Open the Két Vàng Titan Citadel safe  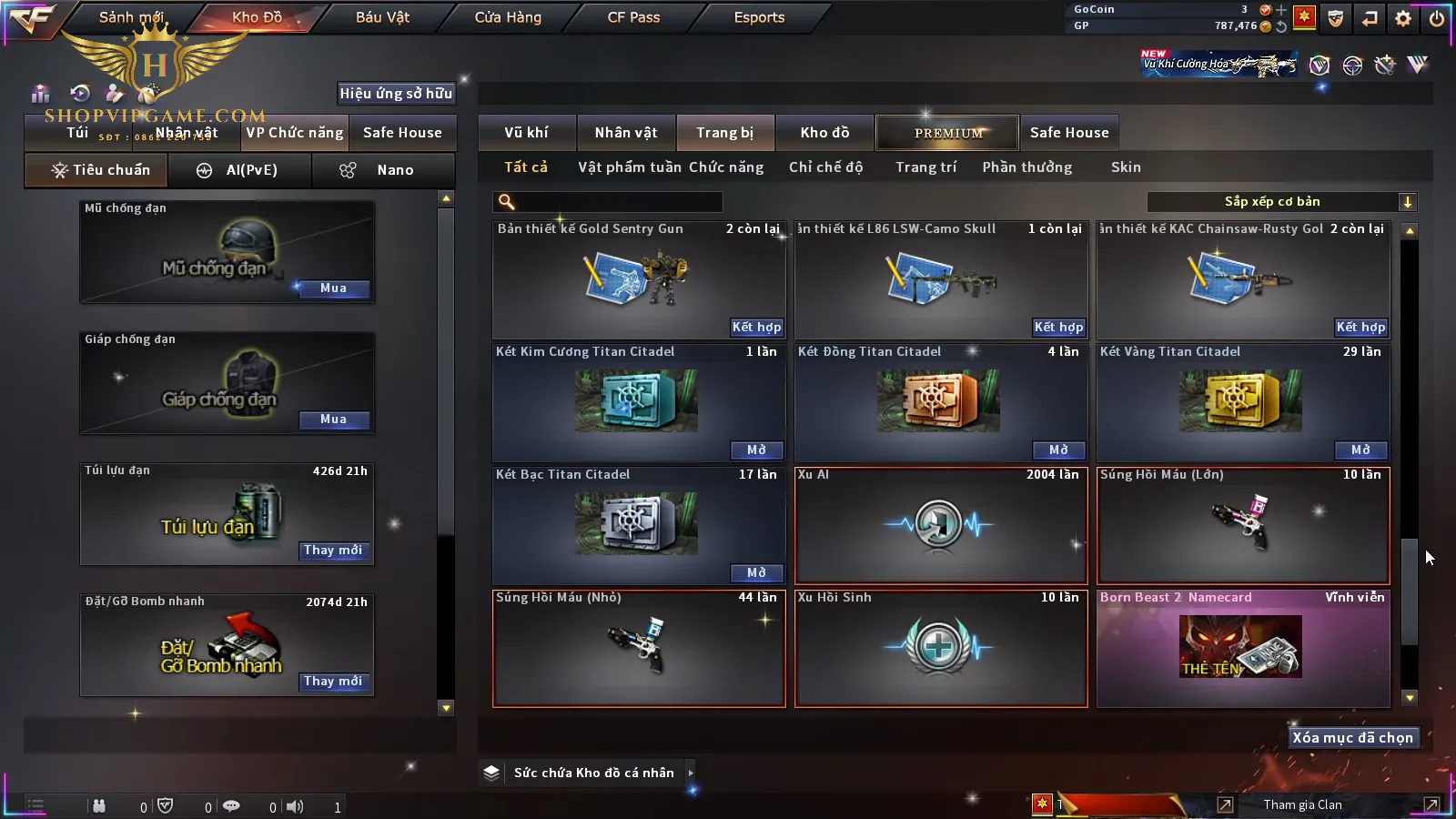pyautogui.click(x=1360, y=450)
